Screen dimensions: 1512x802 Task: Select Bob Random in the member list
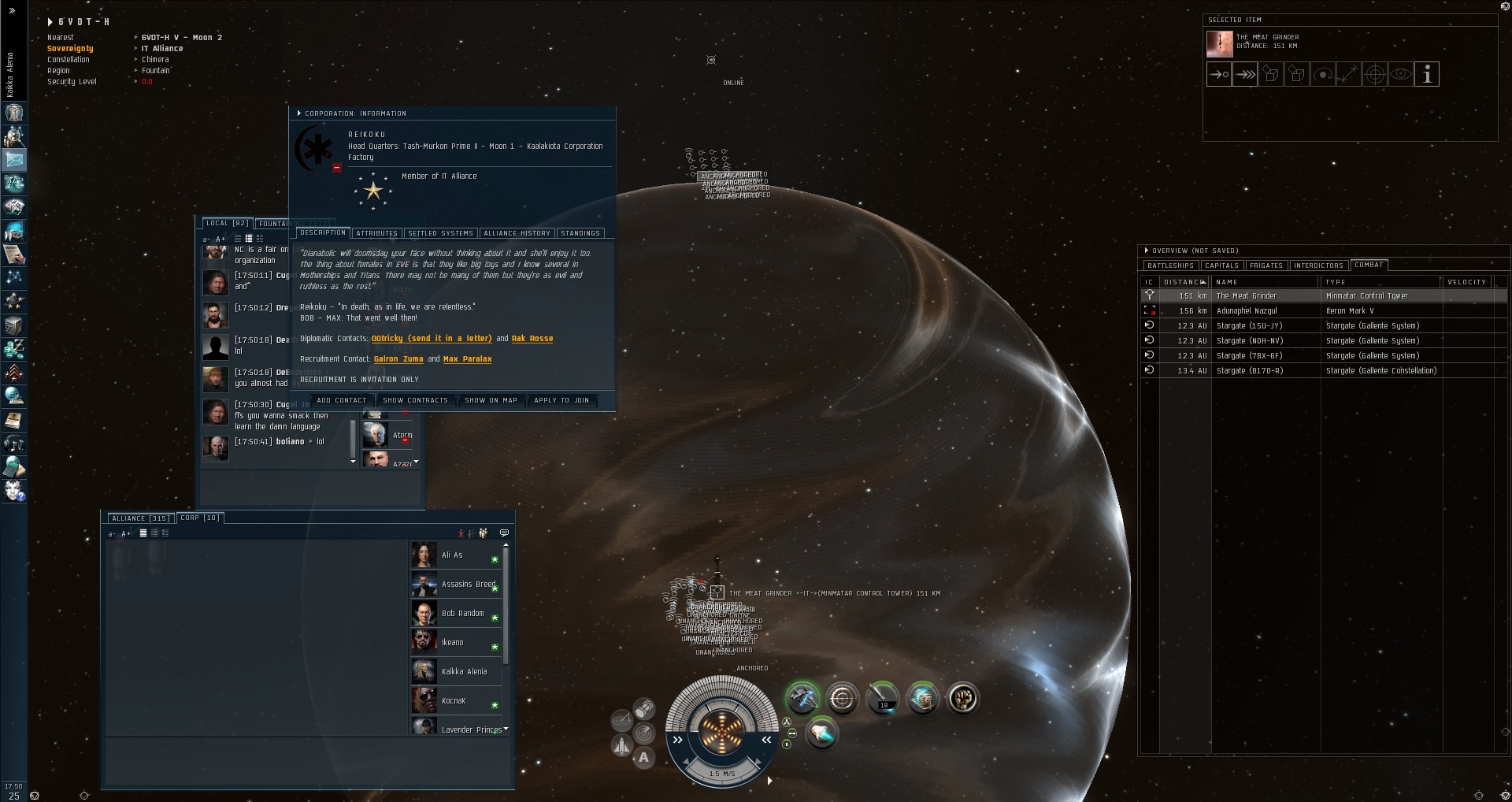point(462,614)
